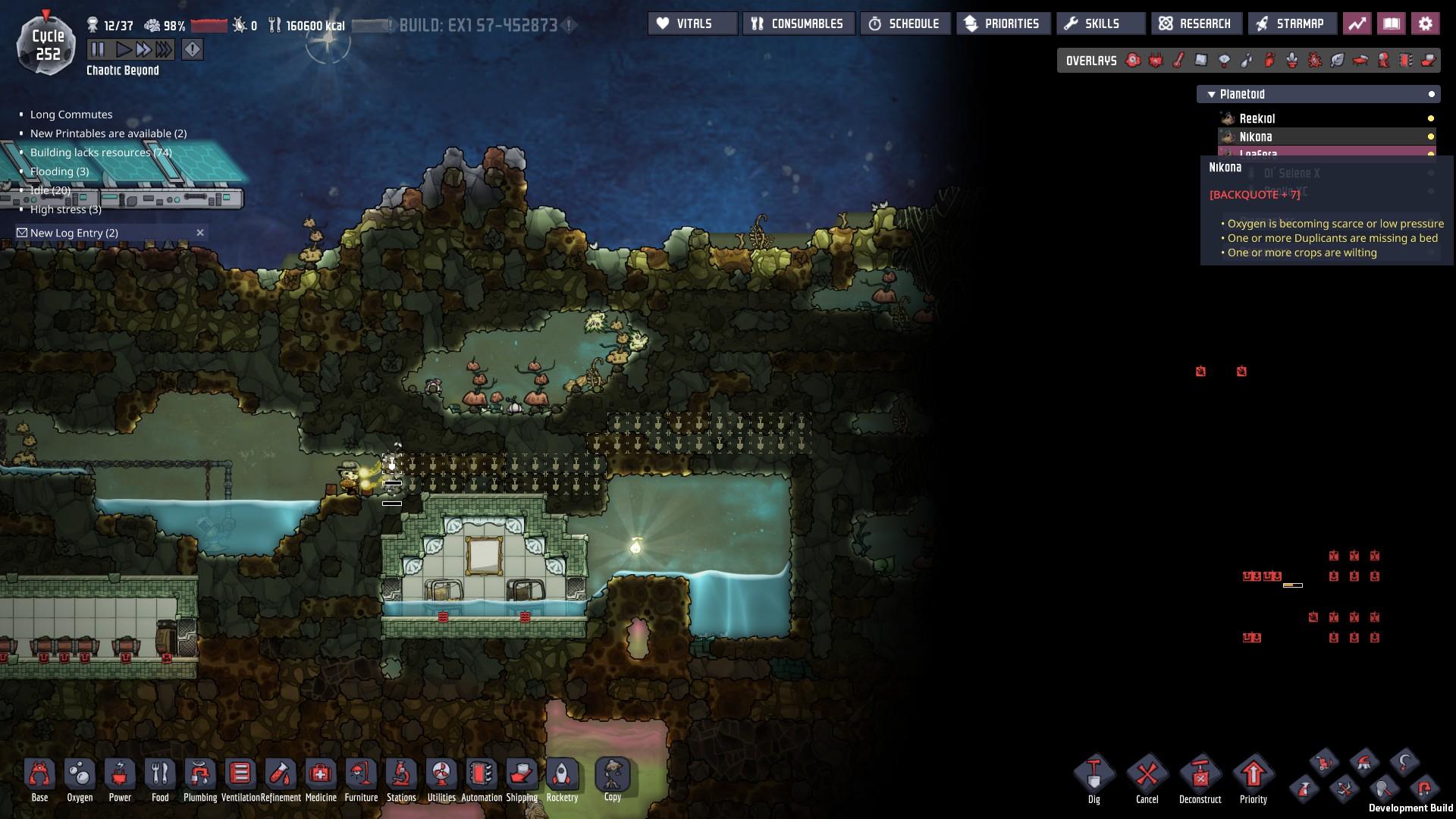Select the Dig tool

1094,777
